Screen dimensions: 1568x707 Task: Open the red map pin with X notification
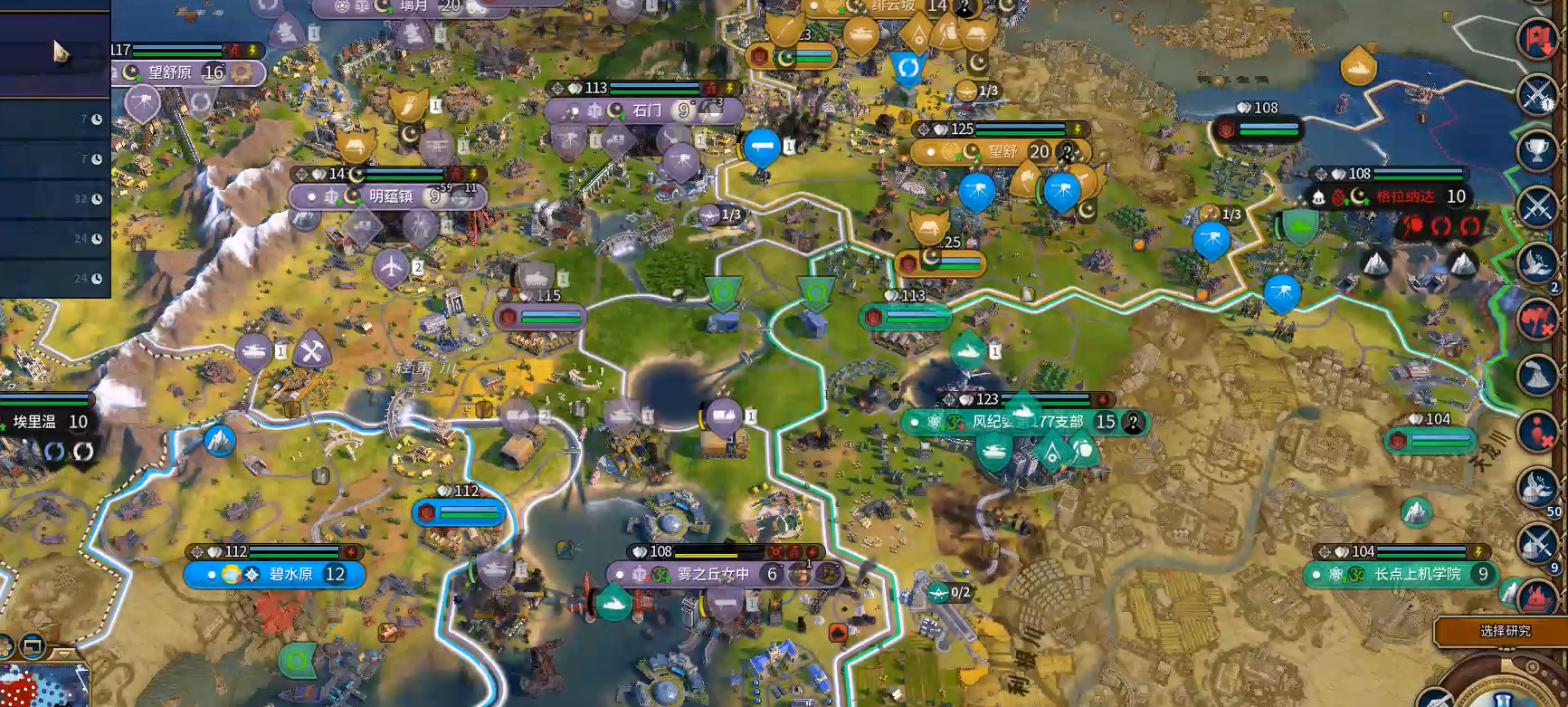coord(1536,431)
